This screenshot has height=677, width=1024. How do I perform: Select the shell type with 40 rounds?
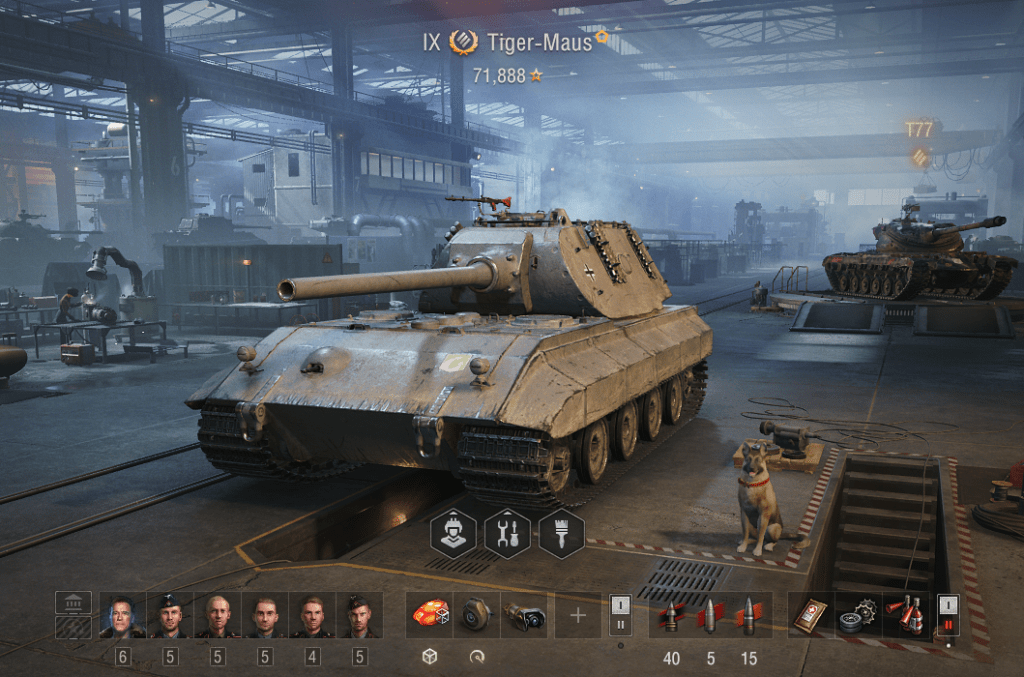[671, 615]
